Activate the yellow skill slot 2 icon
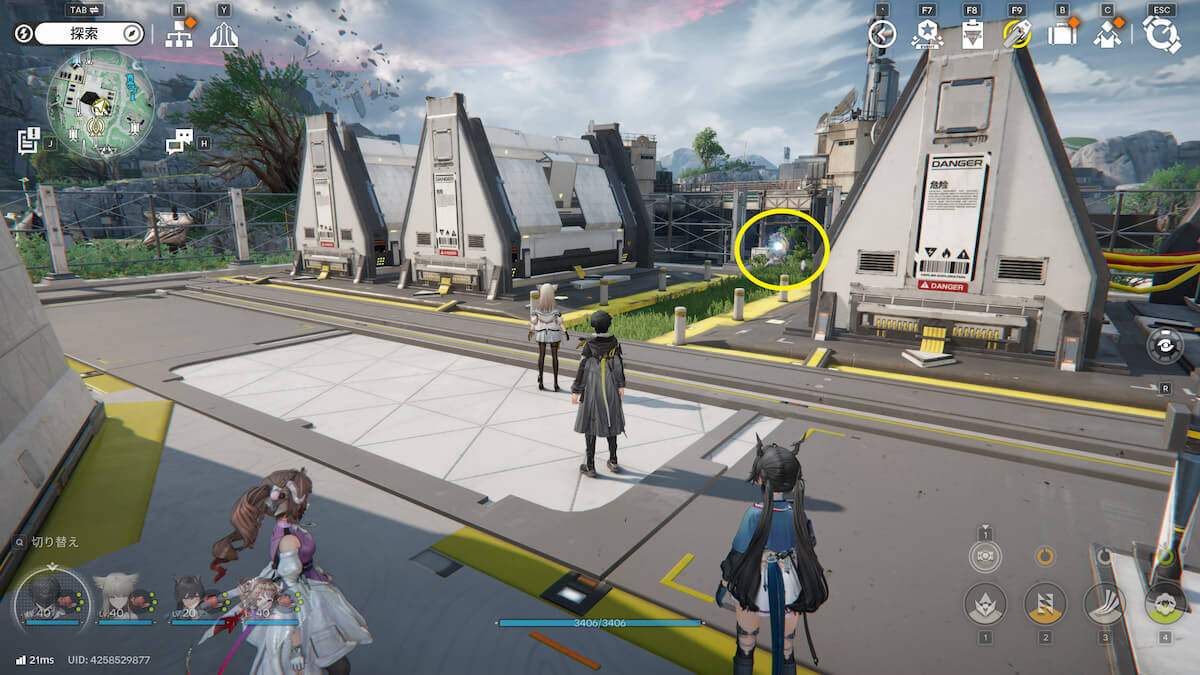1200x675 pixels. 1045,603
